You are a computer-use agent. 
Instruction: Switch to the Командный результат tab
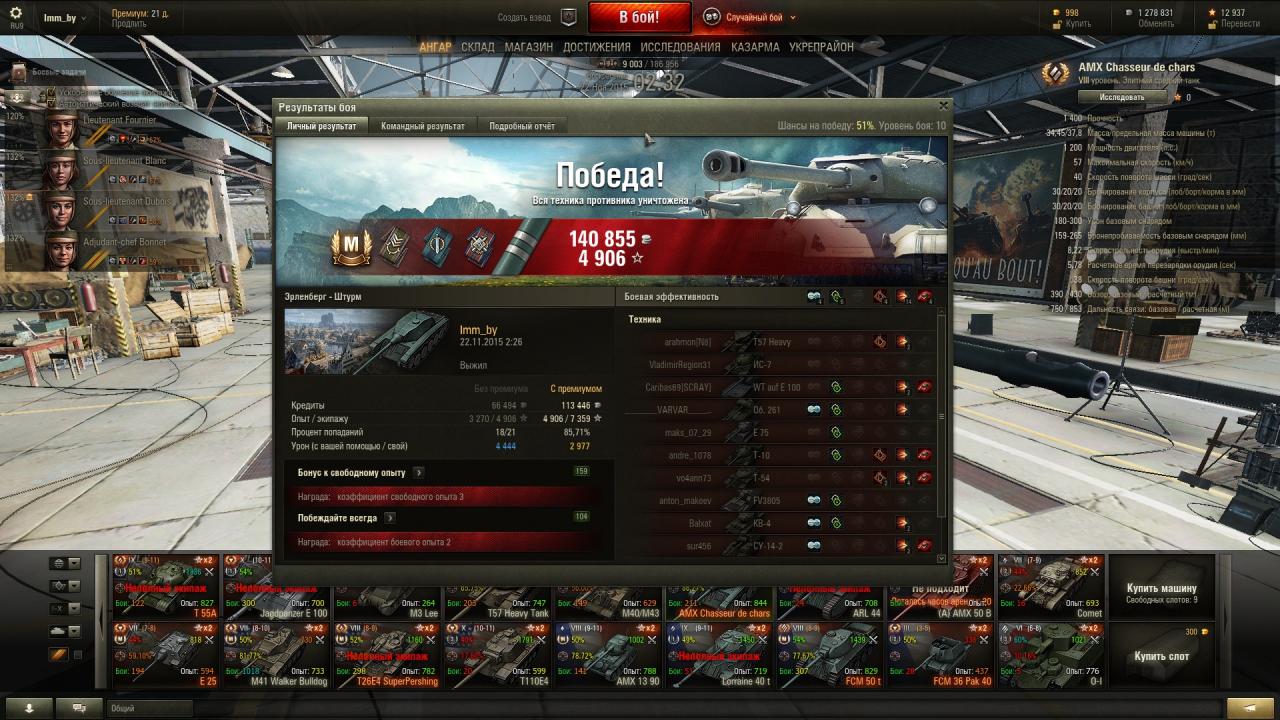point(422,126)
